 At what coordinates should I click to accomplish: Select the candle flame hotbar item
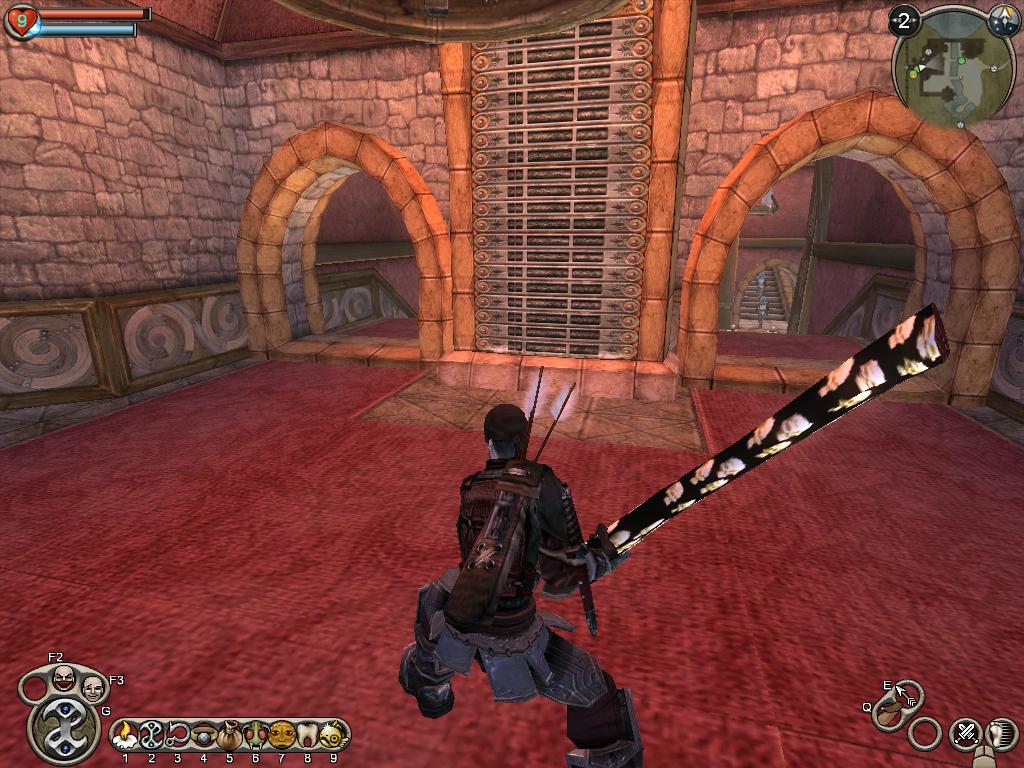point(125,736)
